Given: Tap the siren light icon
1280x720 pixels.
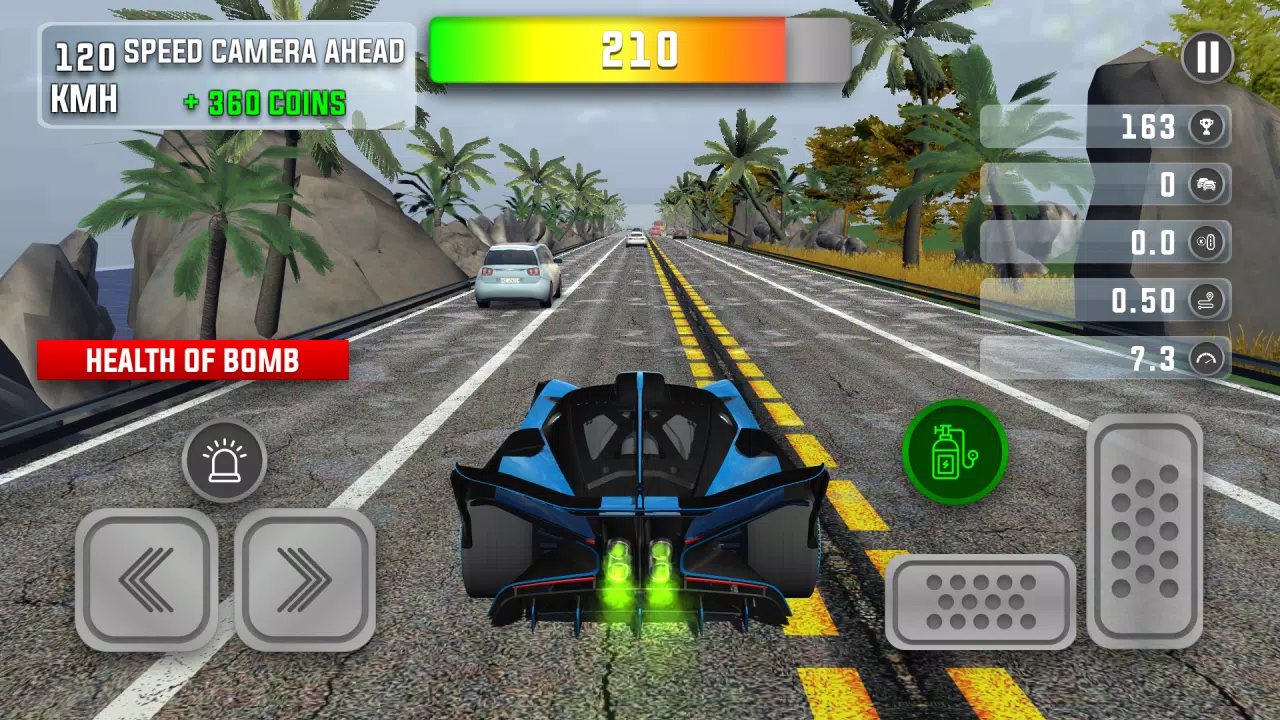Looking at the screenshot, I should click(225, 459).
